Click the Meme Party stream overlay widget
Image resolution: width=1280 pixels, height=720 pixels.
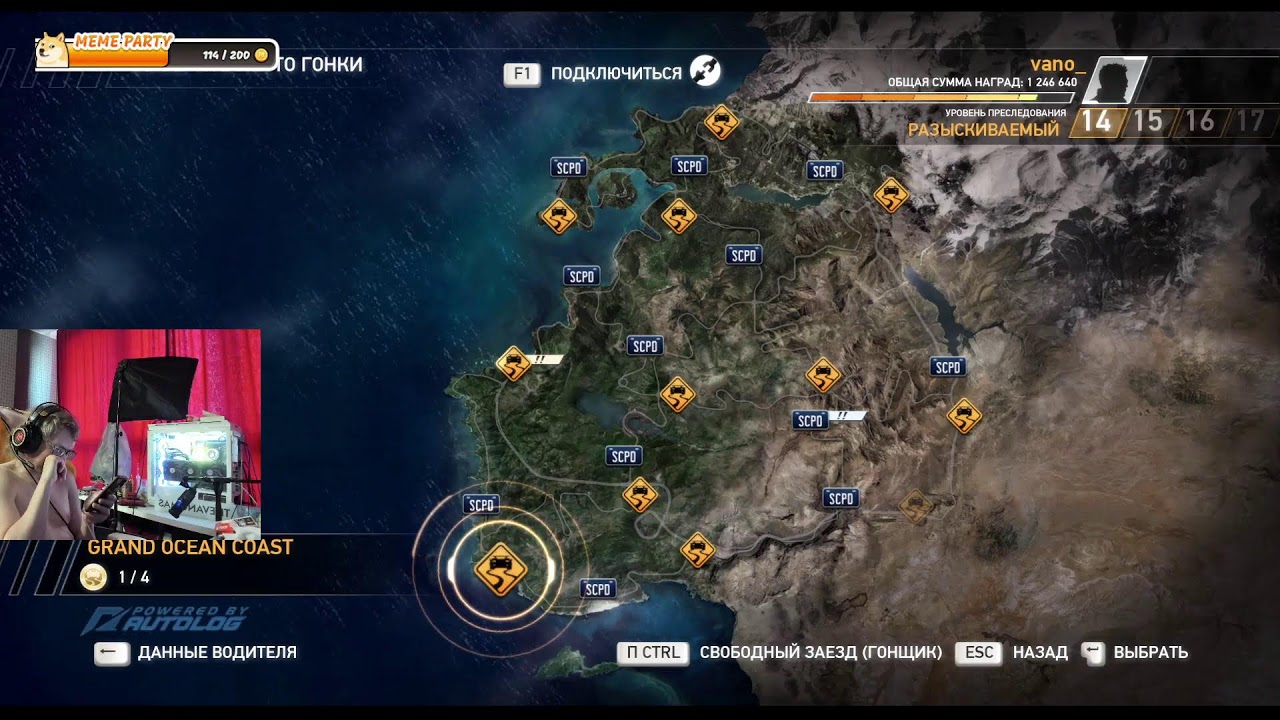156,52
